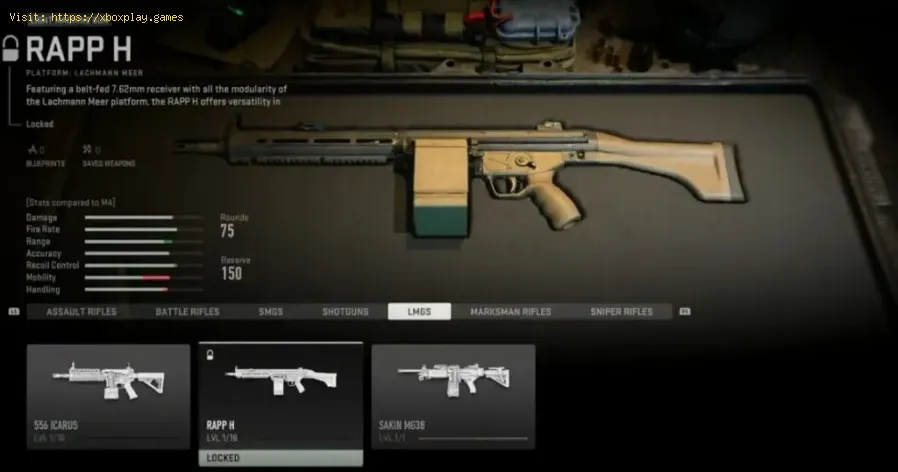
Task: Switch to Marksman Rifles tab
Action: click(x=510, y=312)
